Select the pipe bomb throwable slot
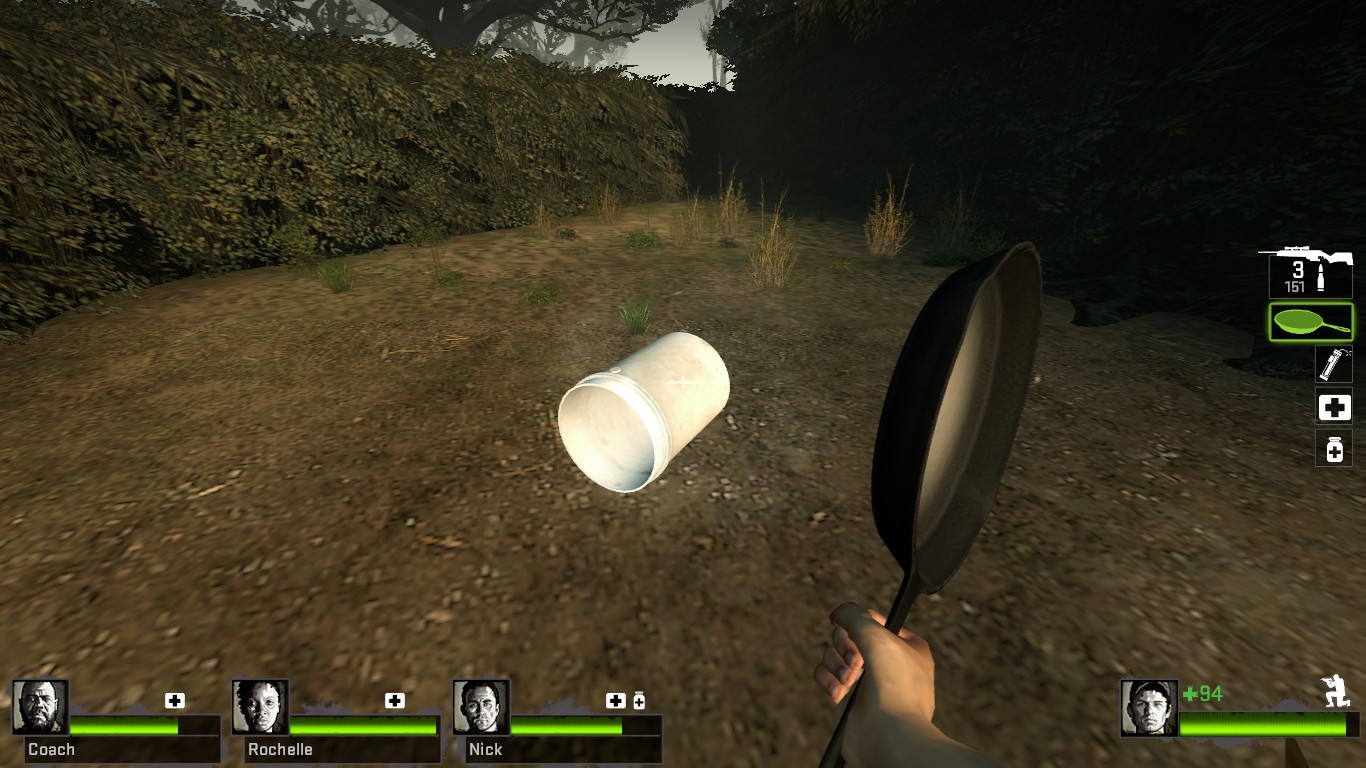 (x=1334, y=364)
